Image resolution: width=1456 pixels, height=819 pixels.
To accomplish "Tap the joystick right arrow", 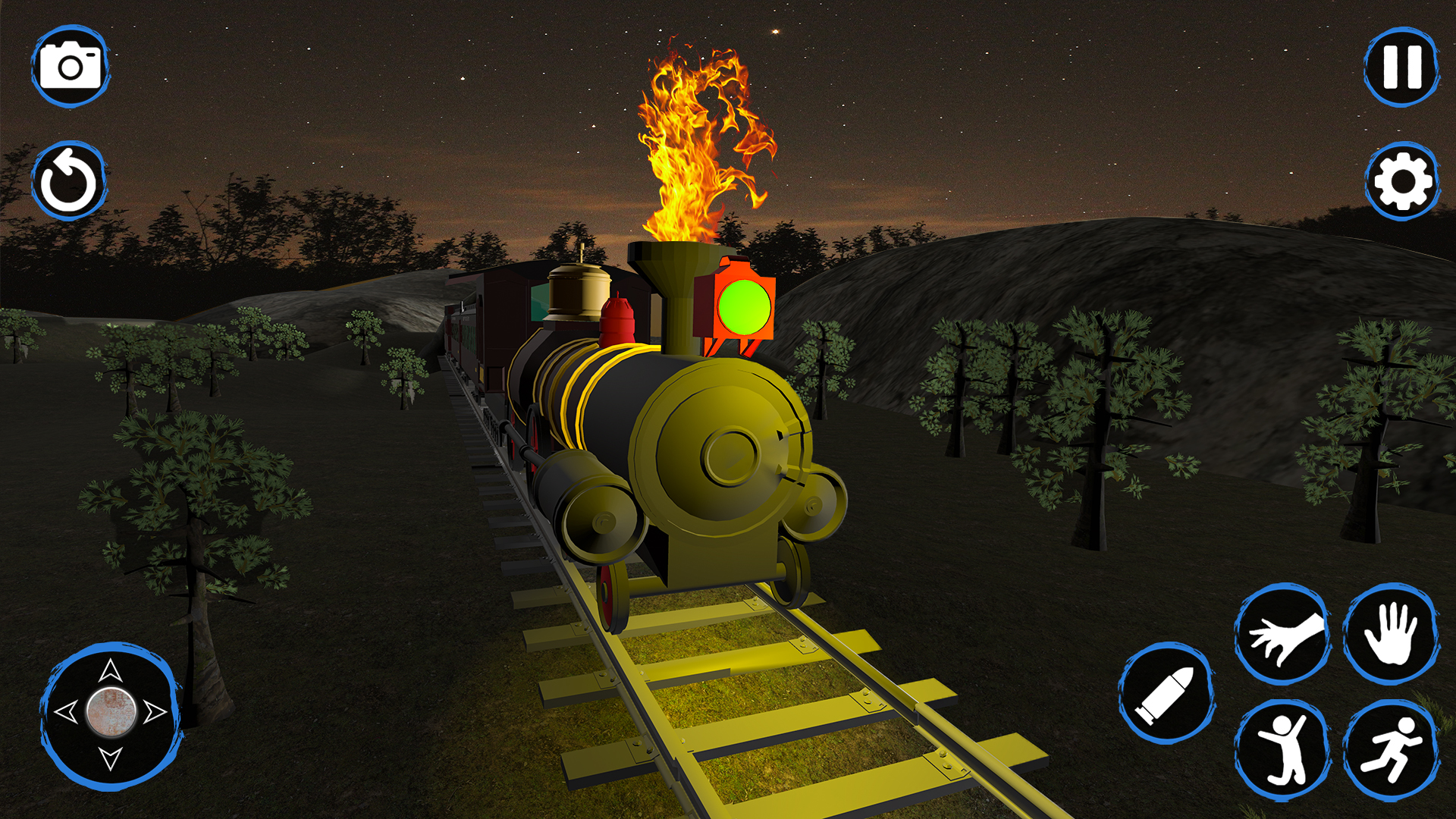I will 157,711.
